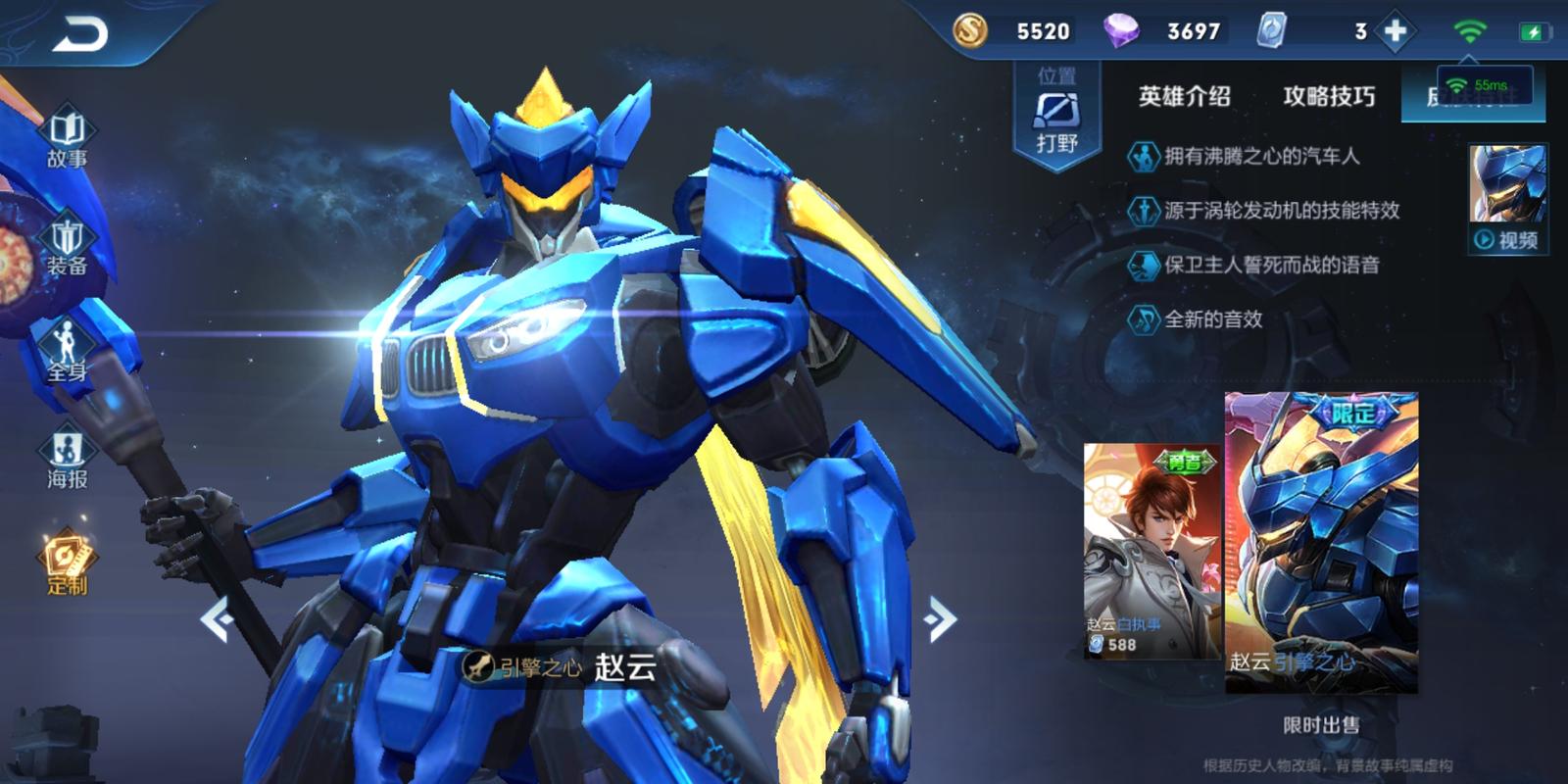Screen dimensions: 1568x784
Task: Click the 限时出售 label
Action: (1321, 725)
